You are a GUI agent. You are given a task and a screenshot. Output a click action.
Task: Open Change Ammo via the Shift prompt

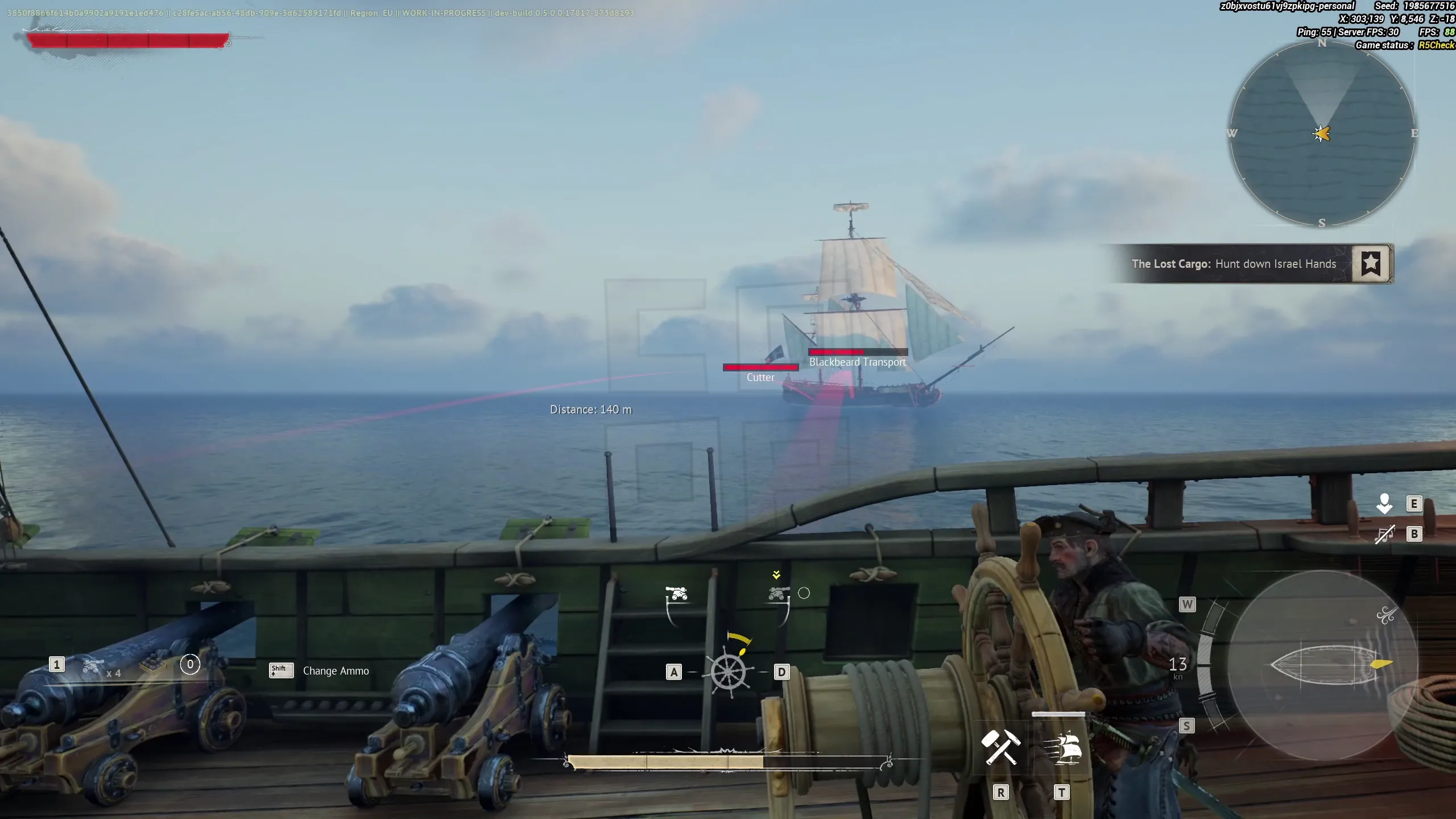(280, 671)
